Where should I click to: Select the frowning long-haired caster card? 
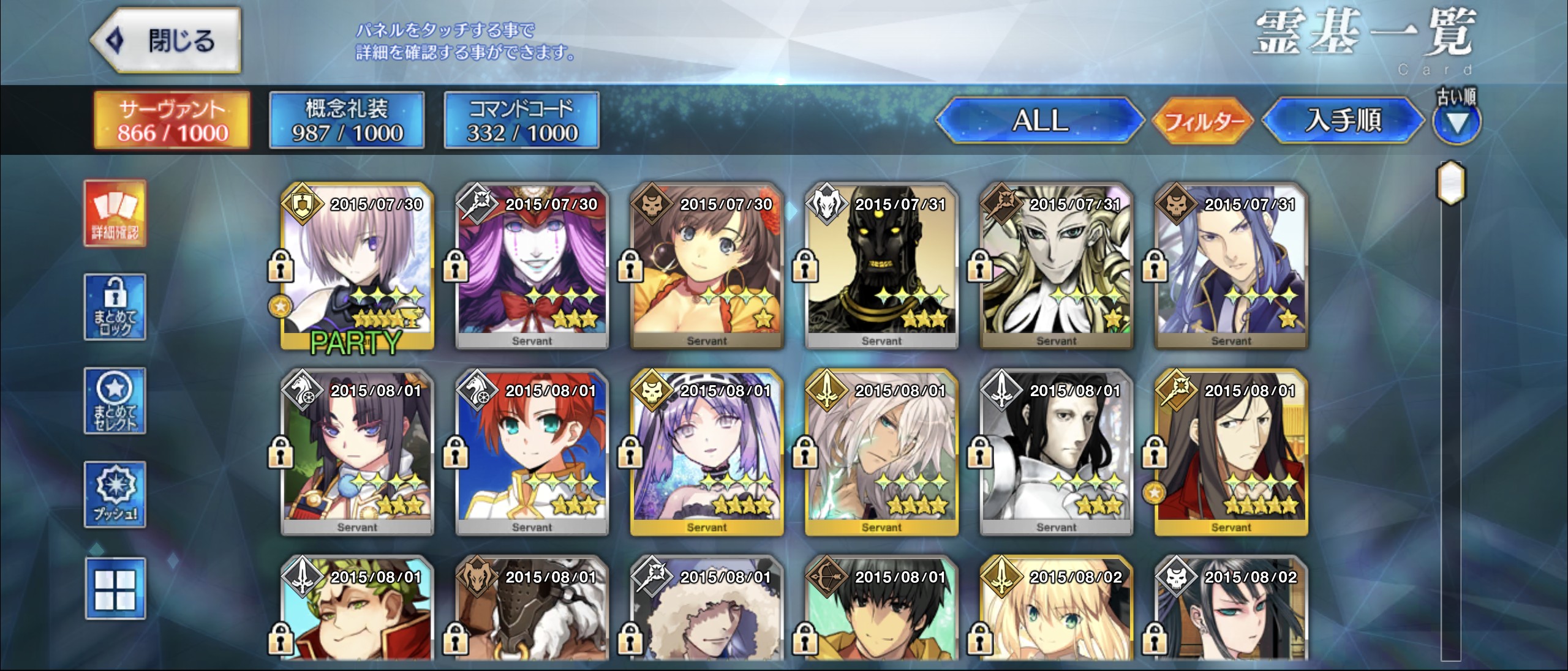pyautogui.click(x=1231, y=453)
